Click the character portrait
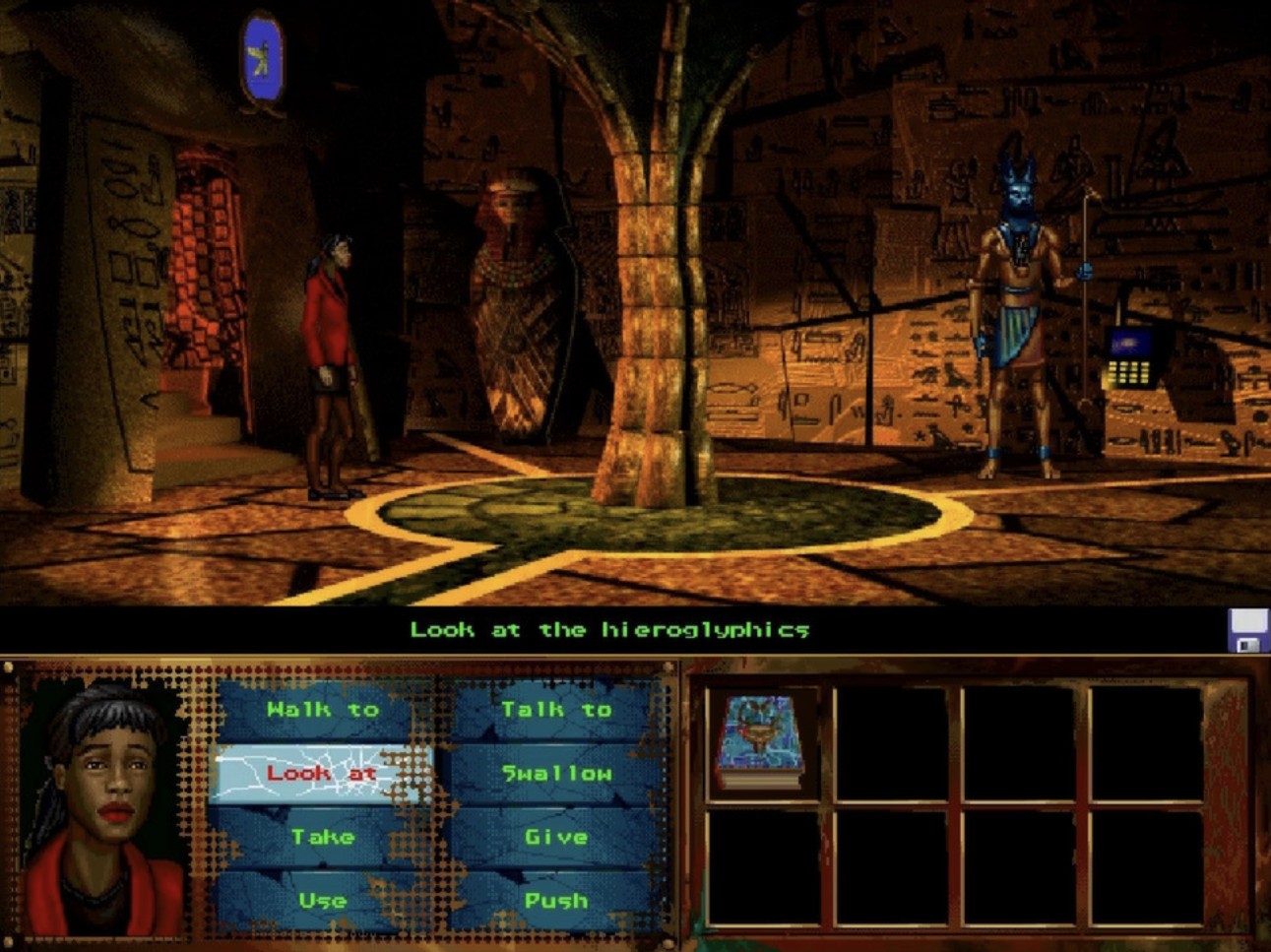The width and height of the screenshot is (1271, 952). (x=104, y=804)
